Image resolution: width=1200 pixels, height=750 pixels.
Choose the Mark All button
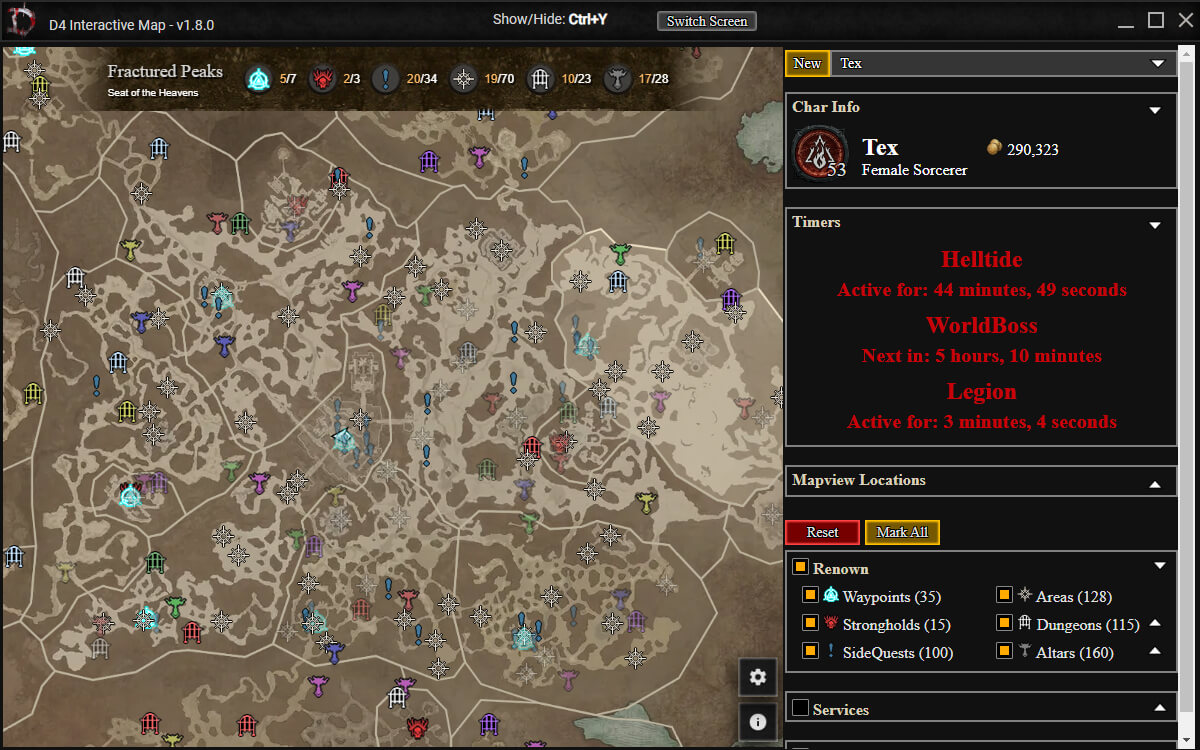click(902, 532)
